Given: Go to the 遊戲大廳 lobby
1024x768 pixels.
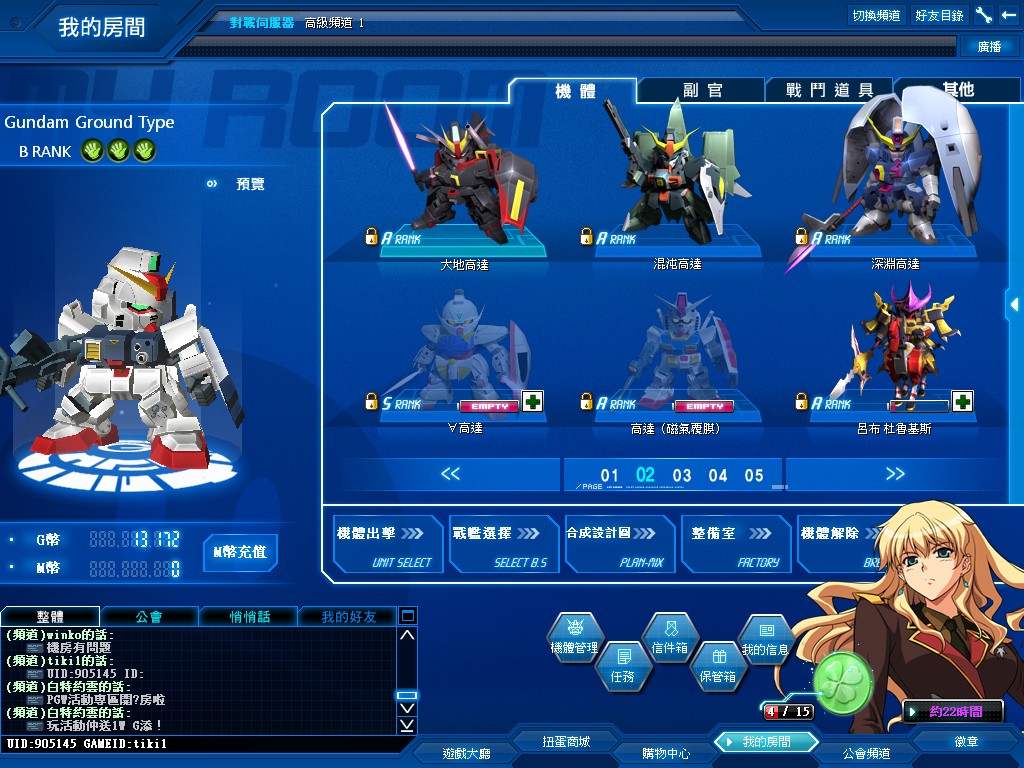Looking at the screenshot, I should point(466,752).
